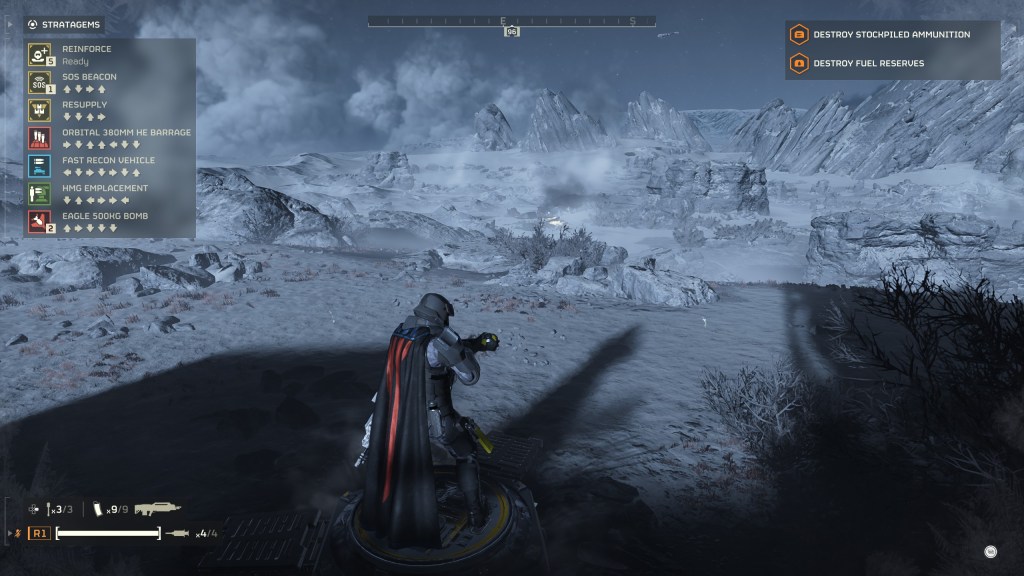Pick the HMG Emplacement stratagem
This screenshot has height=576, width=1024.
click(40, 194)
